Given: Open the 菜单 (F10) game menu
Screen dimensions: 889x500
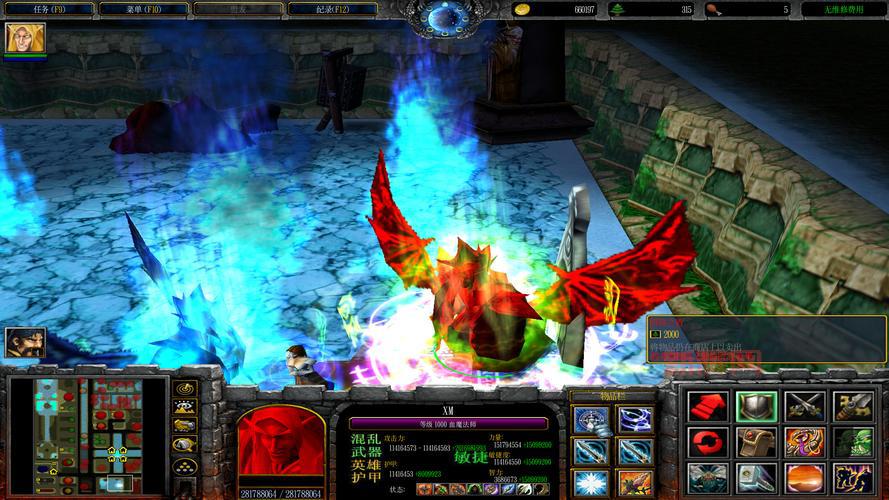Looking at the screenshot, I should pyautogui.click(x=144, y=9).
